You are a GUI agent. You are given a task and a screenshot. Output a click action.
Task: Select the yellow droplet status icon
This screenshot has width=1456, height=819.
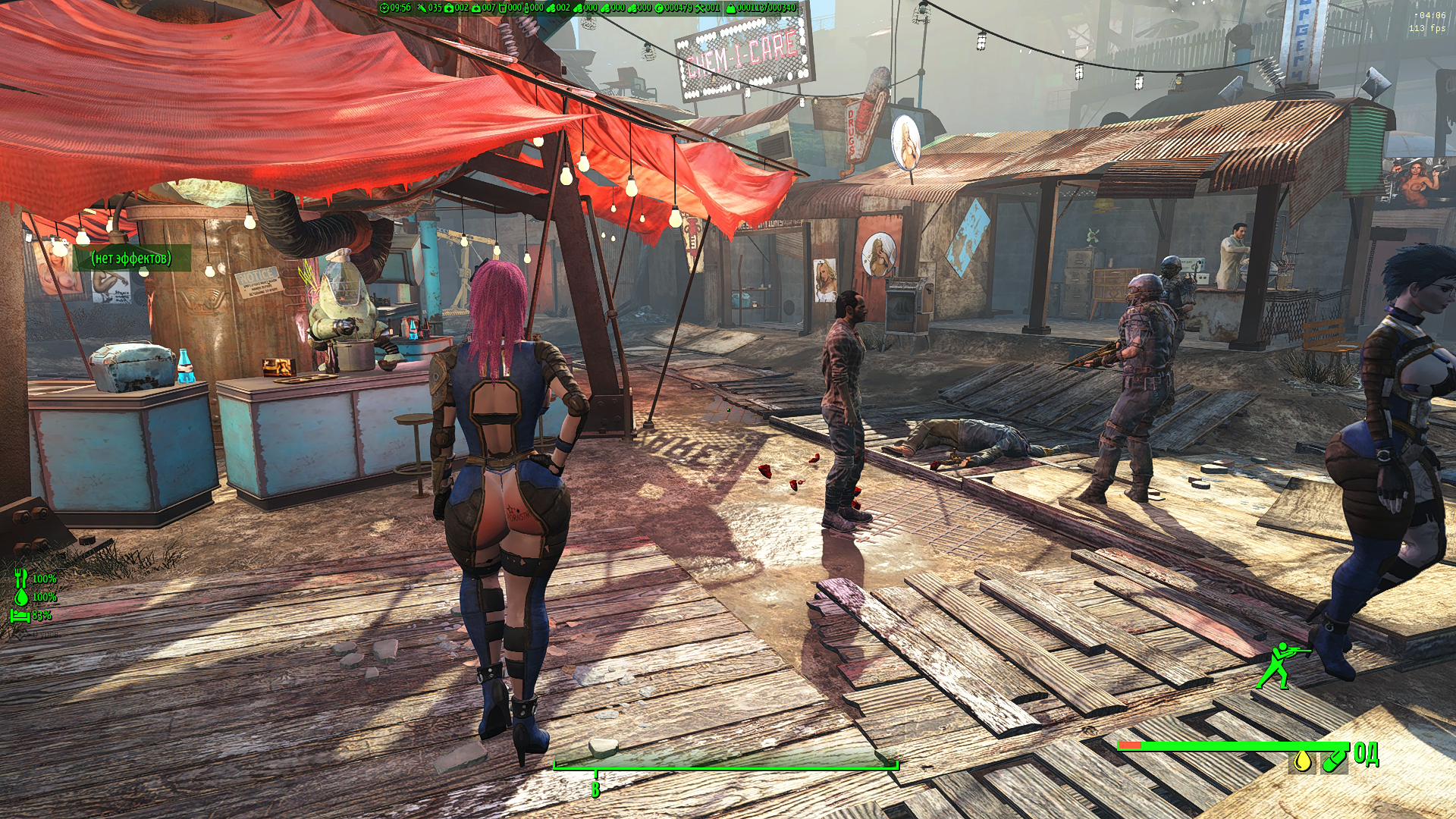click(1302, 760)
